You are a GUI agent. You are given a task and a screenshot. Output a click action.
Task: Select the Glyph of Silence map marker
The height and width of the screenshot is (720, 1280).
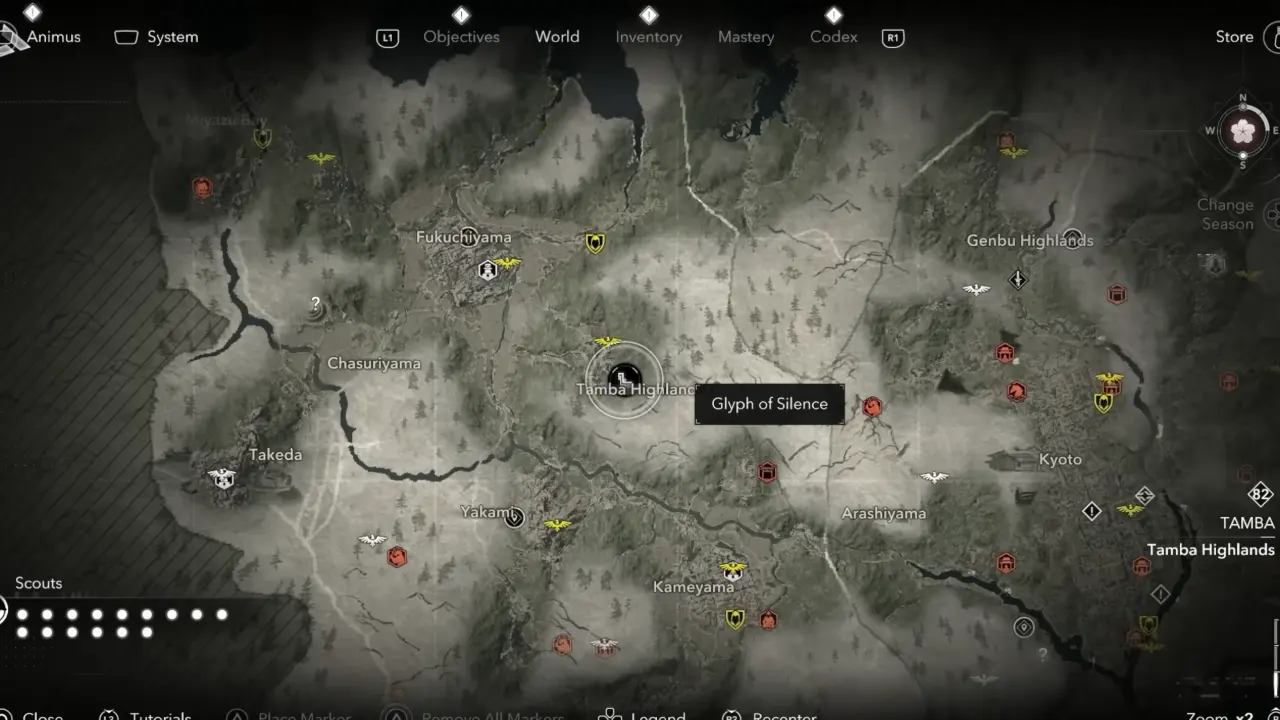pyautogui.click(x=624, y=378)
